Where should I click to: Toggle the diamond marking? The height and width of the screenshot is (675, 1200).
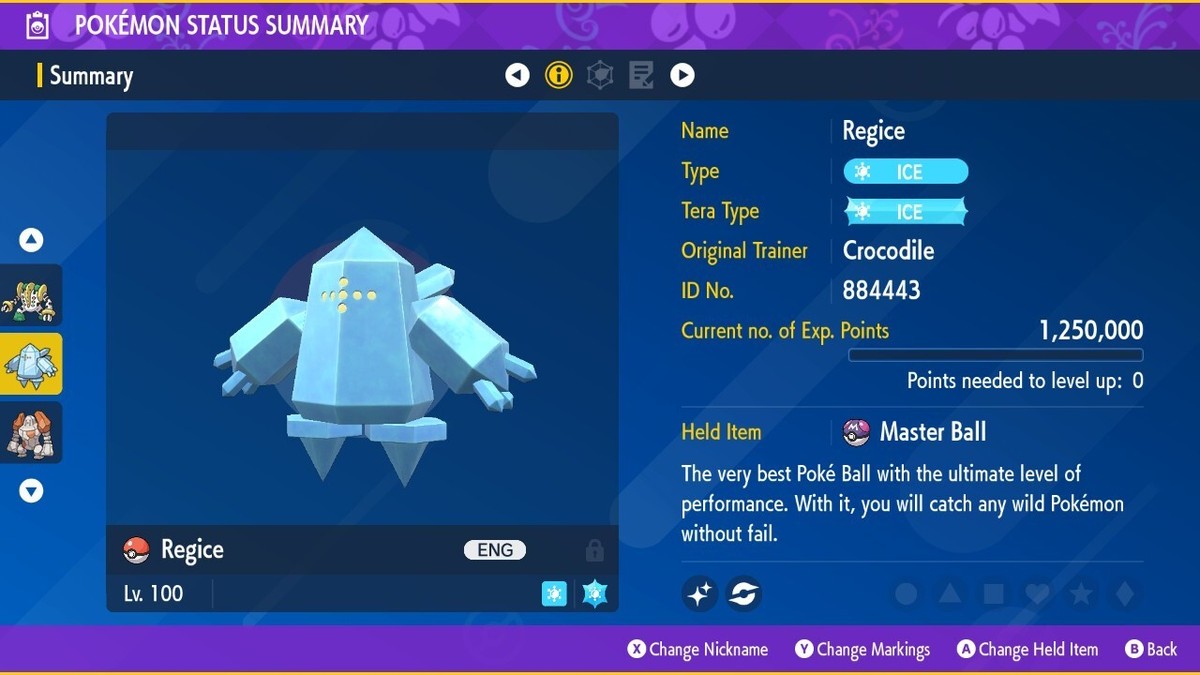[1124, 594]
